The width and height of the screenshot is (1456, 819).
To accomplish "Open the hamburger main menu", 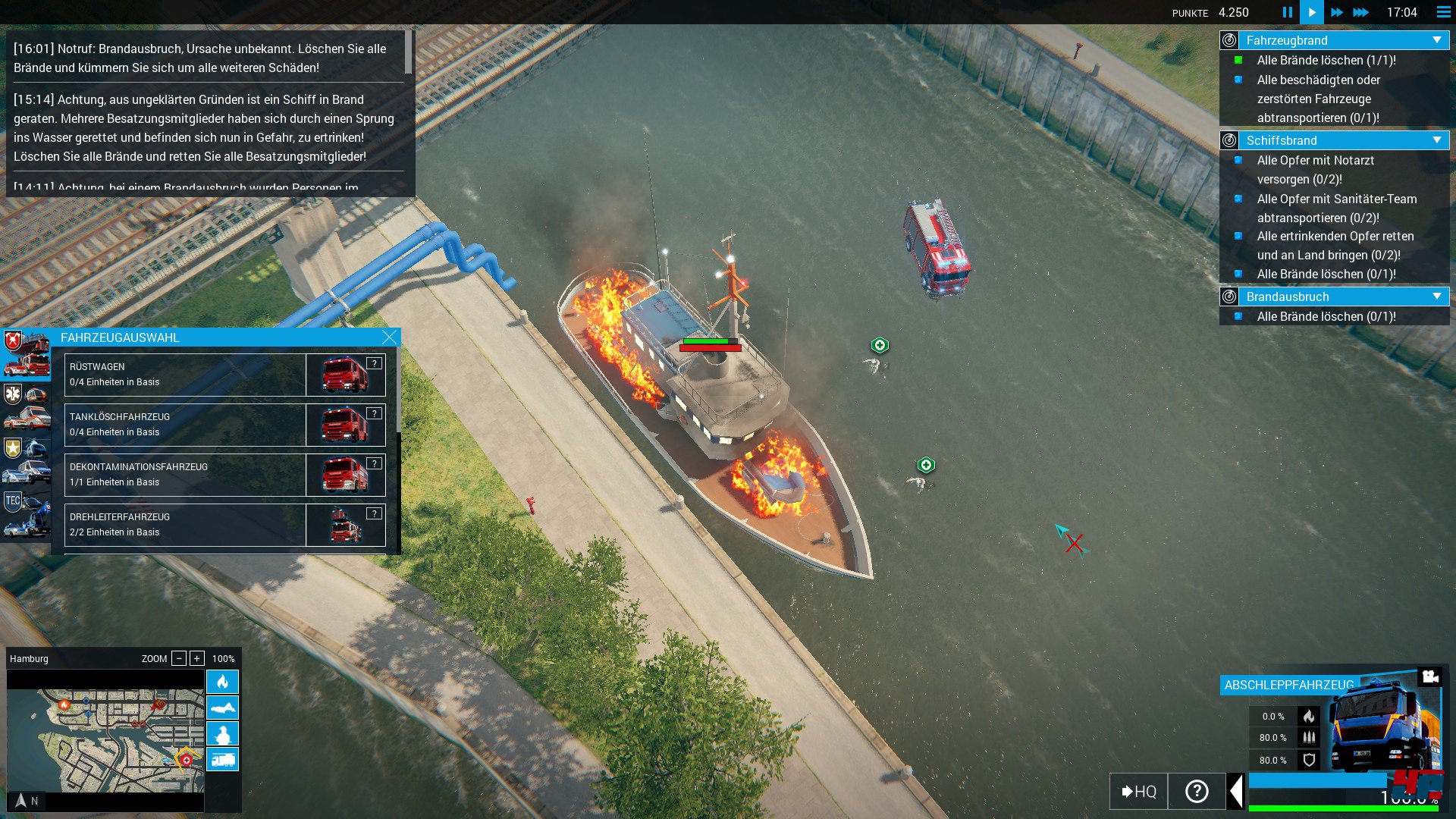I will click(x=1443, y=12).
